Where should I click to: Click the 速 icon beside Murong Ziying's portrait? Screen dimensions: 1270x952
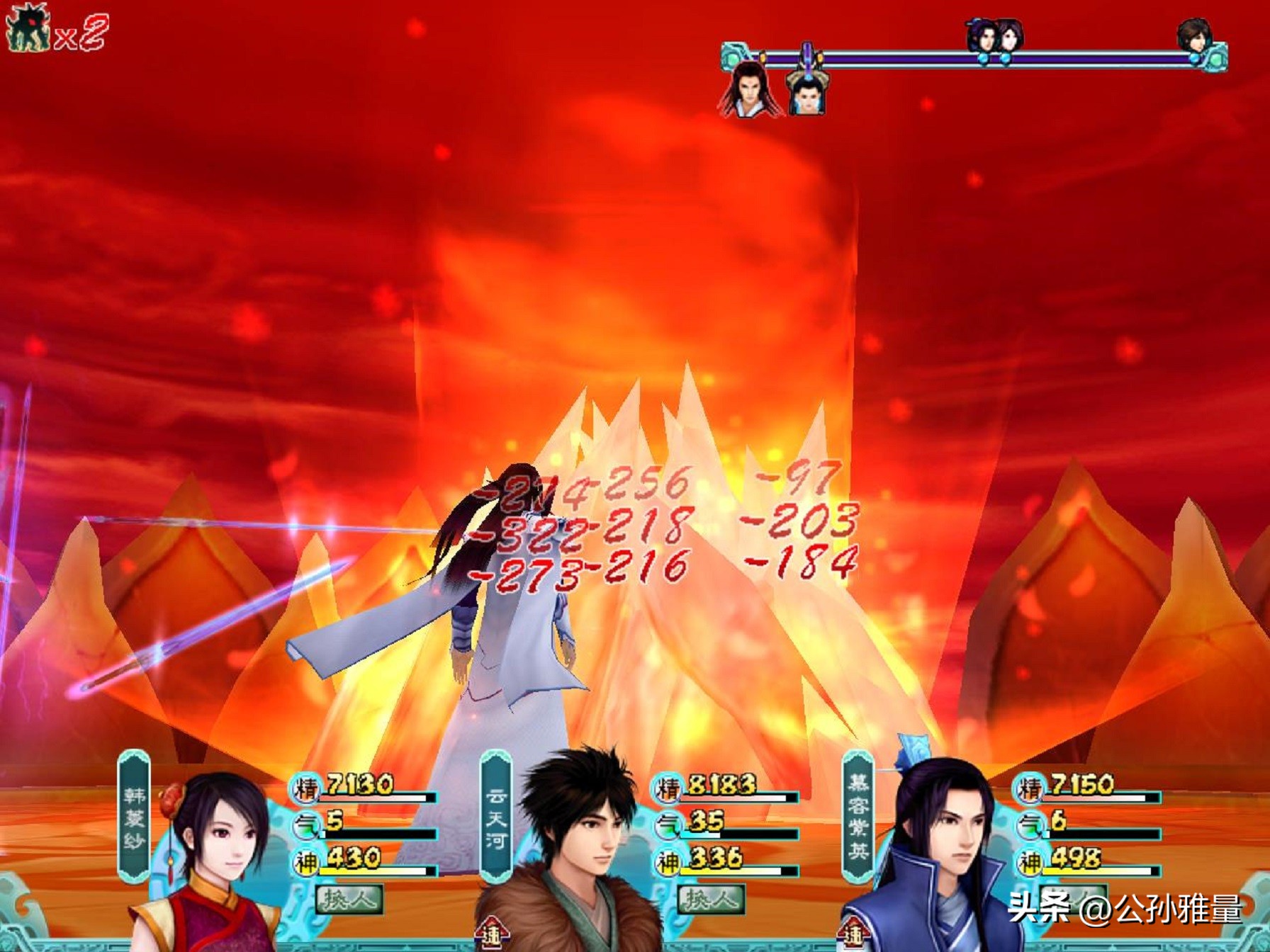[854, 934]
